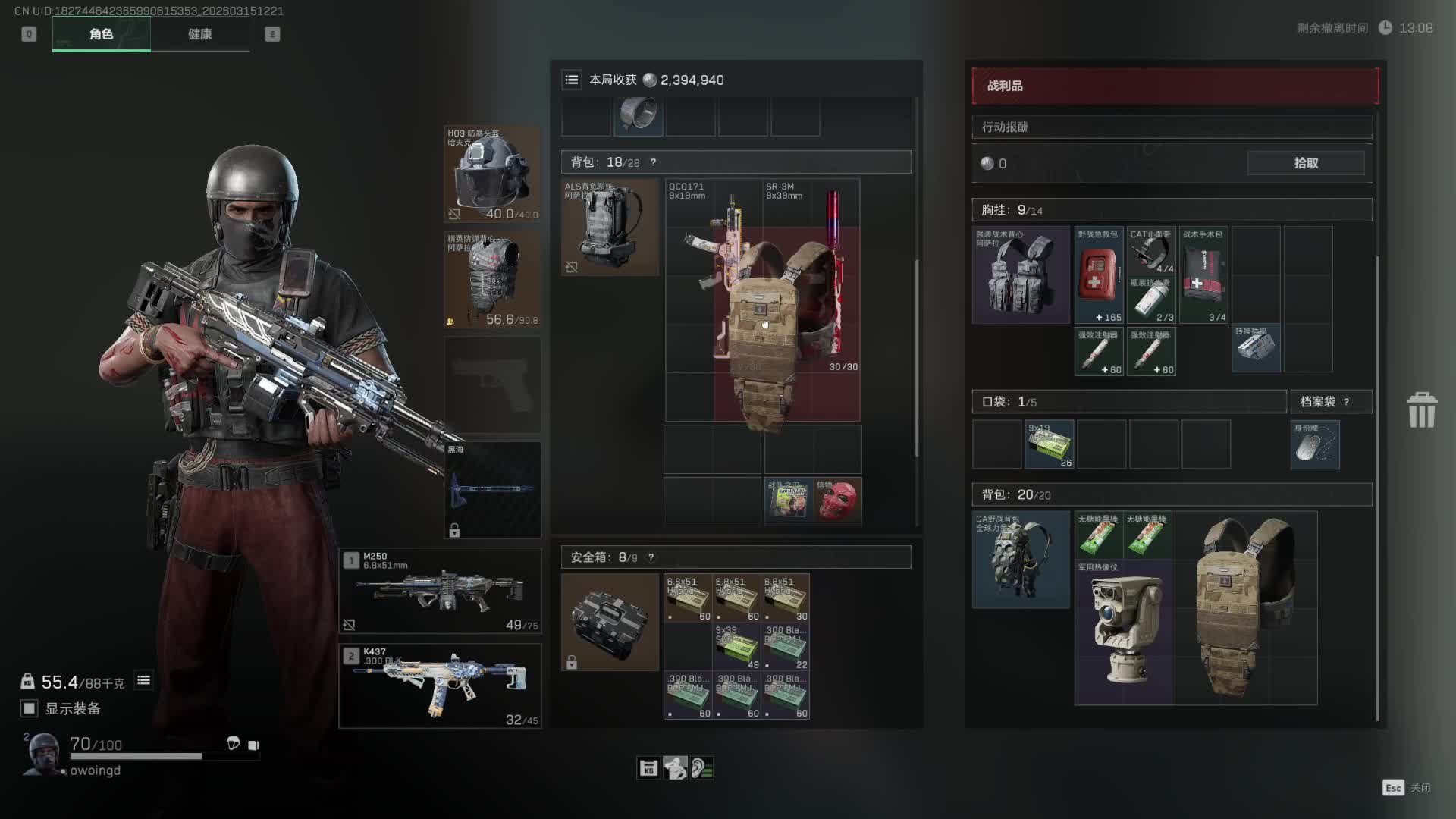
Task: Select the elite body armor slot
Action: (492, 280)
